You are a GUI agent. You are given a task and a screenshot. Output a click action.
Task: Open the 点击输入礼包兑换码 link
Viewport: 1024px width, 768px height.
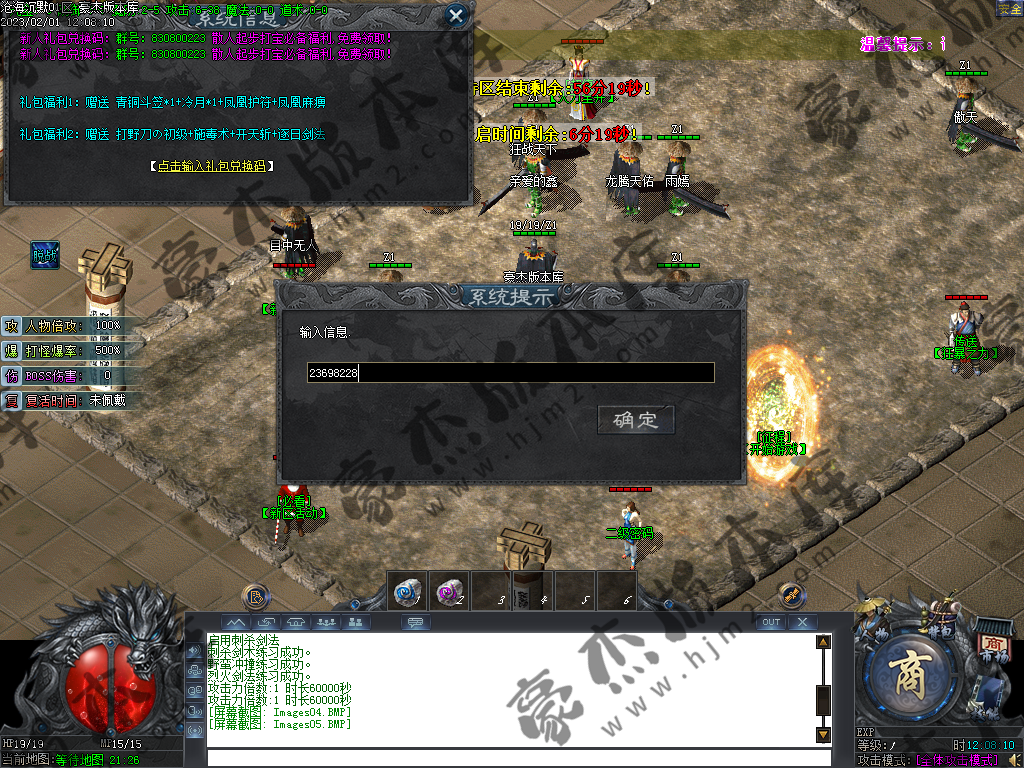pyautogui.click(x=211, y=166)
